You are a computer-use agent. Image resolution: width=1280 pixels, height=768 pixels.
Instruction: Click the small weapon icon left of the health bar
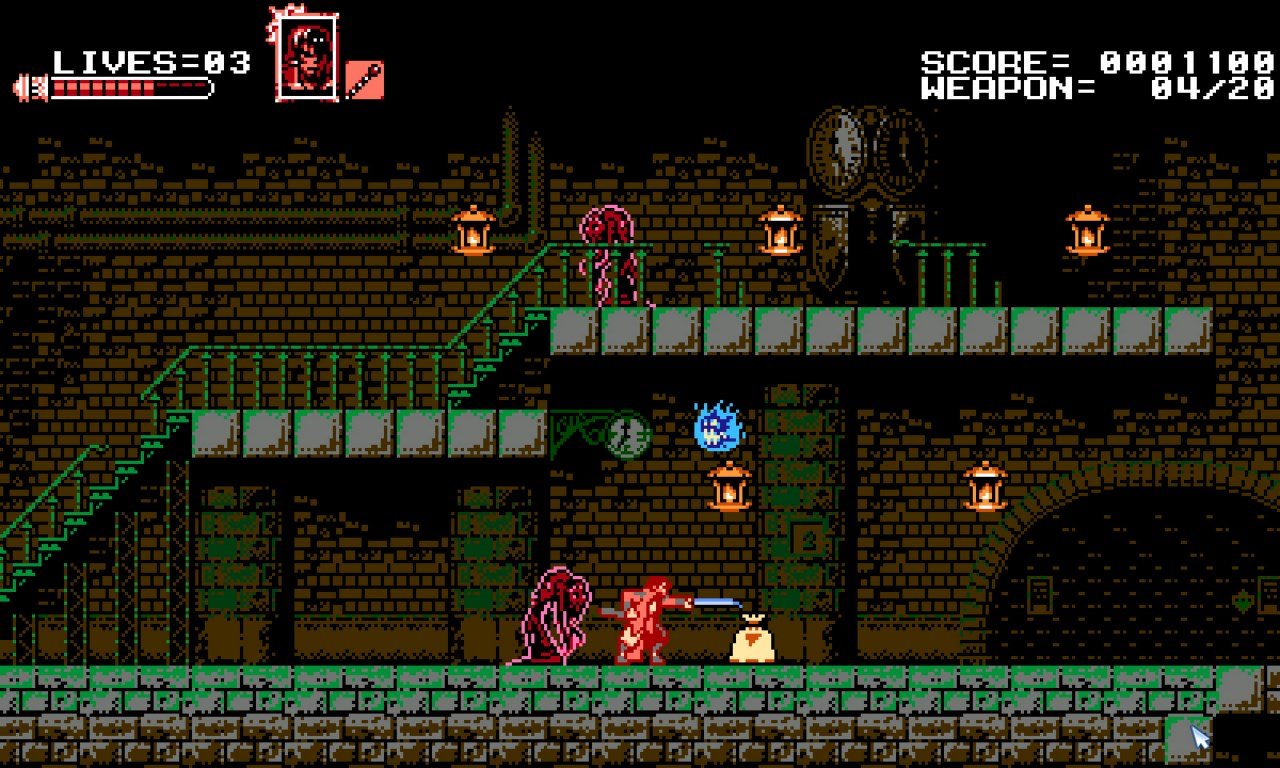[30, 85]
